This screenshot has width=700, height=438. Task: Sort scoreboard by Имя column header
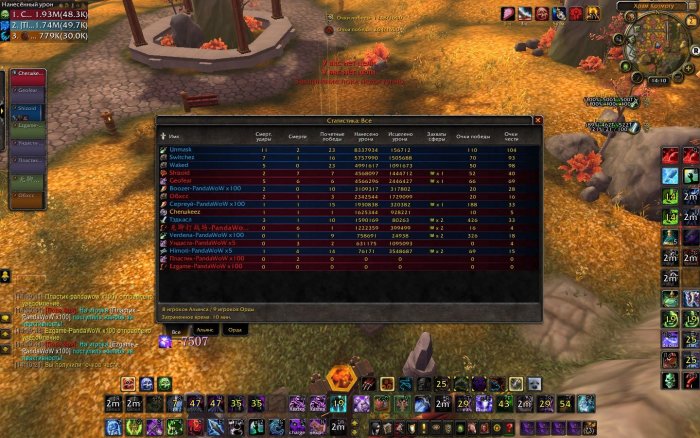(x=175, y=136)
